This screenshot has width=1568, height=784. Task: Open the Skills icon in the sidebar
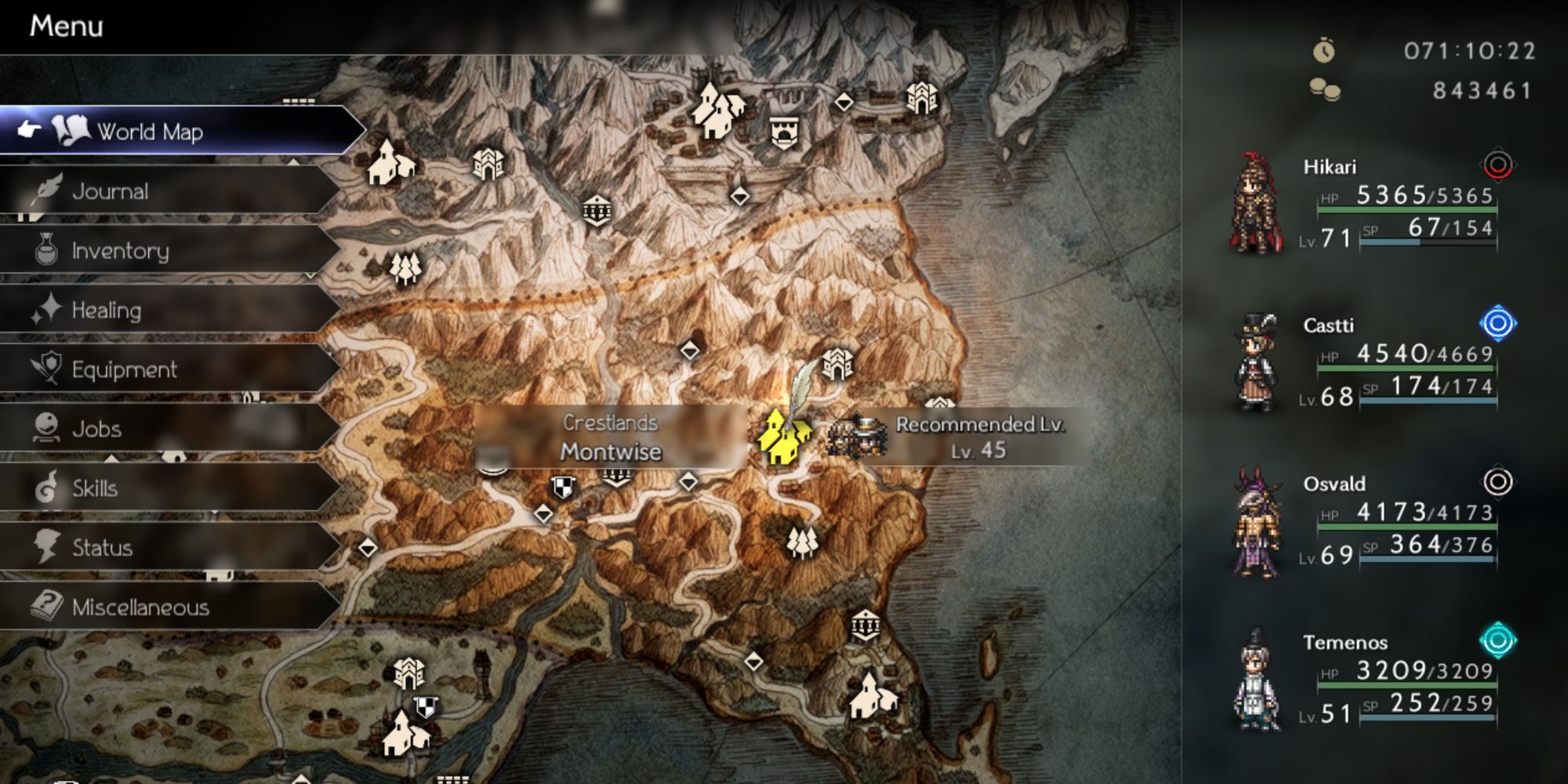(47, 488)
